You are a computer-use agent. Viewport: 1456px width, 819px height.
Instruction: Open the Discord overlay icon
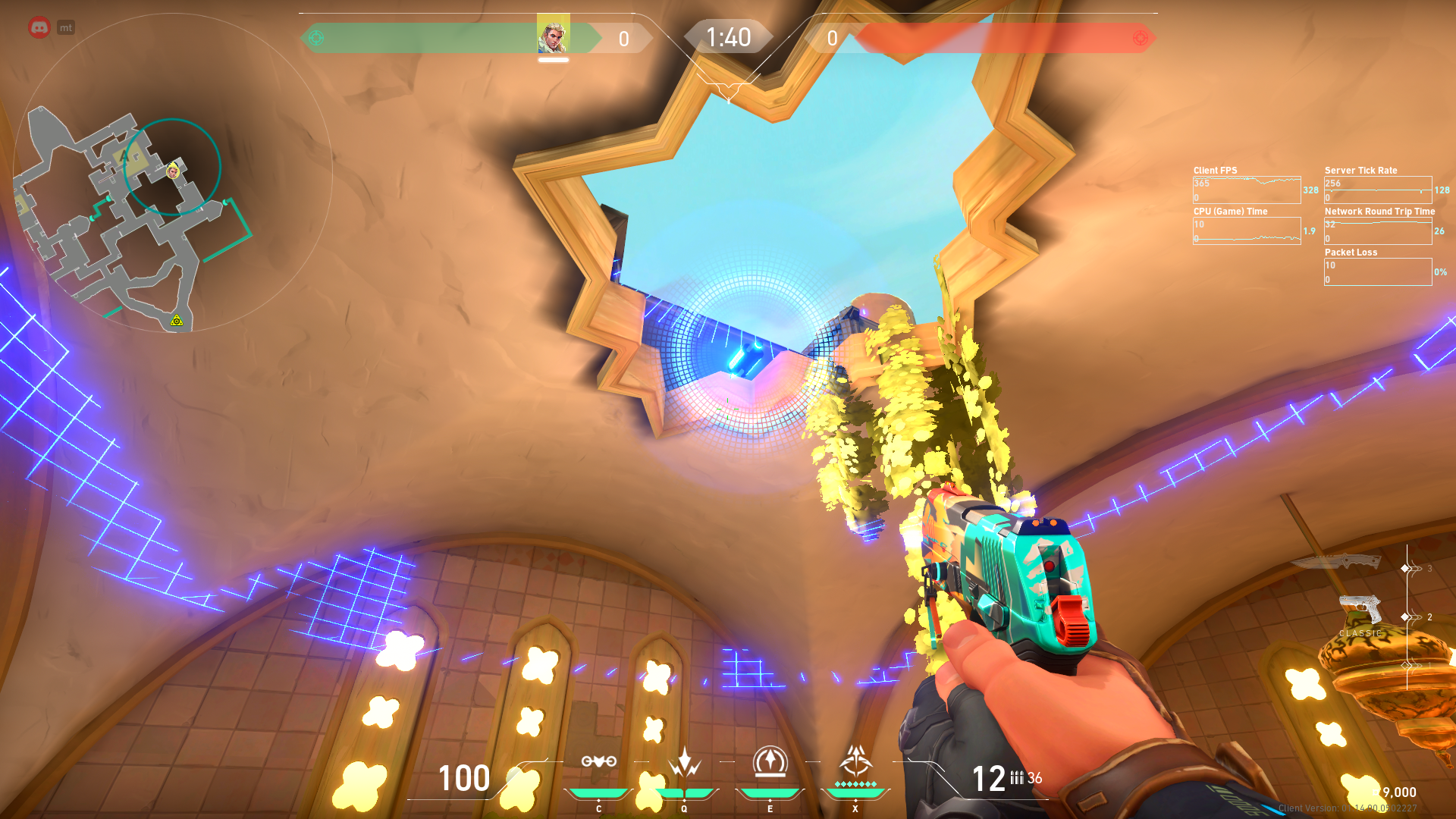[x=39, y=28]
